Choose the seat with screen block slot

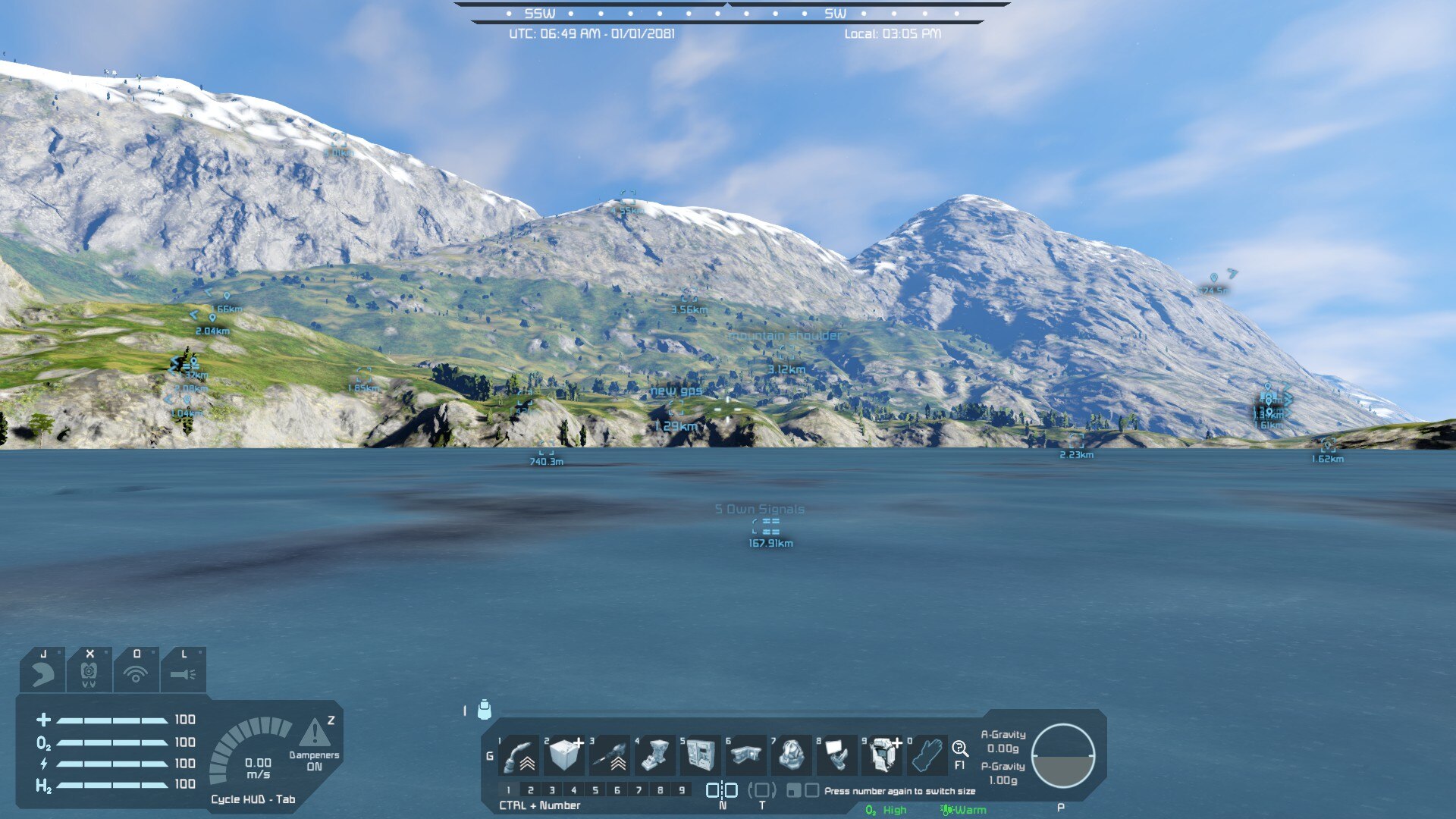coord(838,755)
